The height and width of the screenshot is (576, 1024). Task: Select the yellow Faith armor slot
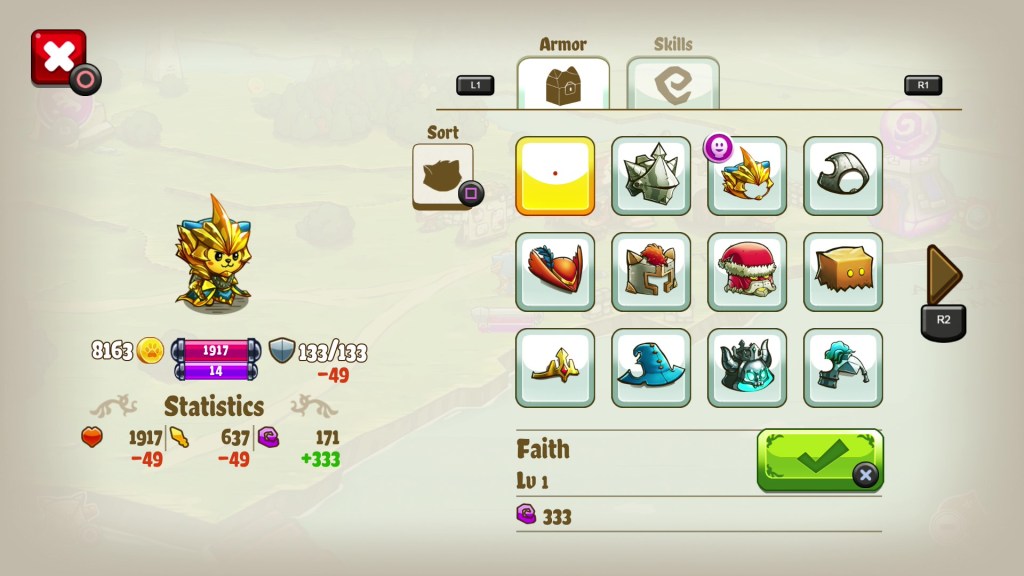pyautogui.click(x=555, y=175)
